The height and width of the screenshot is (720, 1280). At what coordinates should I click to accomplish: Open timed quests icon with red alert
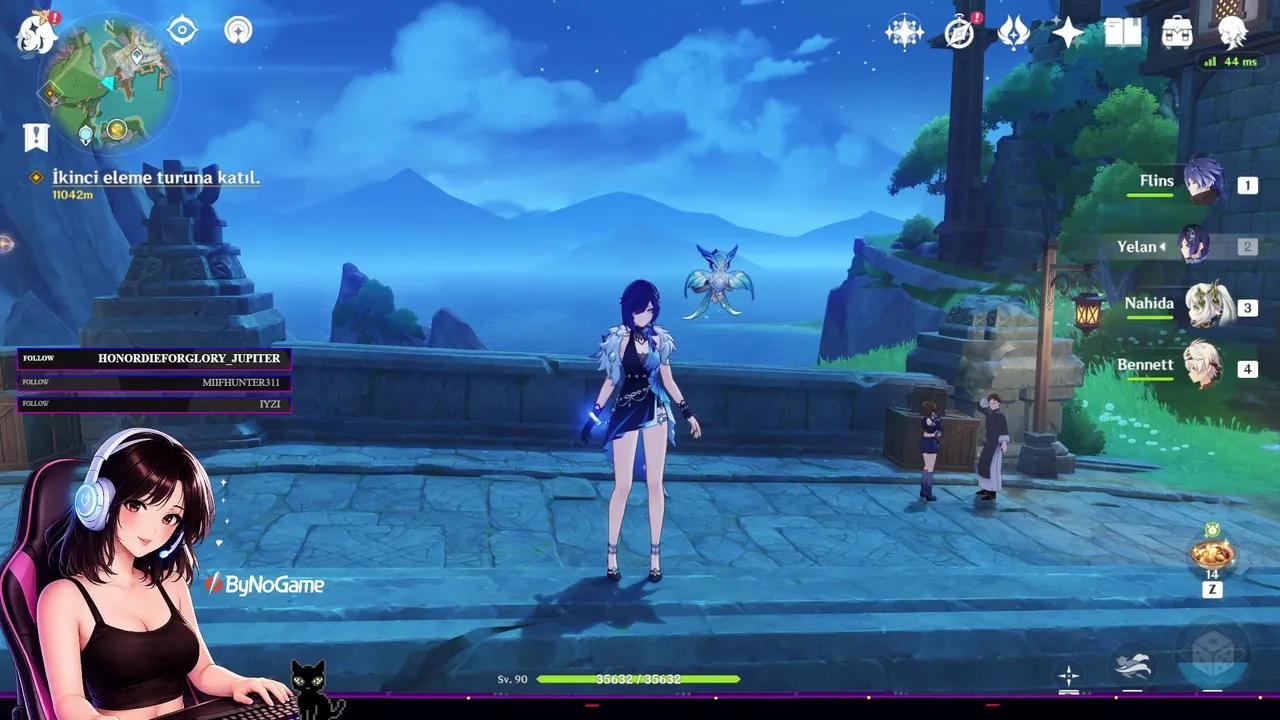pos(958,34)
